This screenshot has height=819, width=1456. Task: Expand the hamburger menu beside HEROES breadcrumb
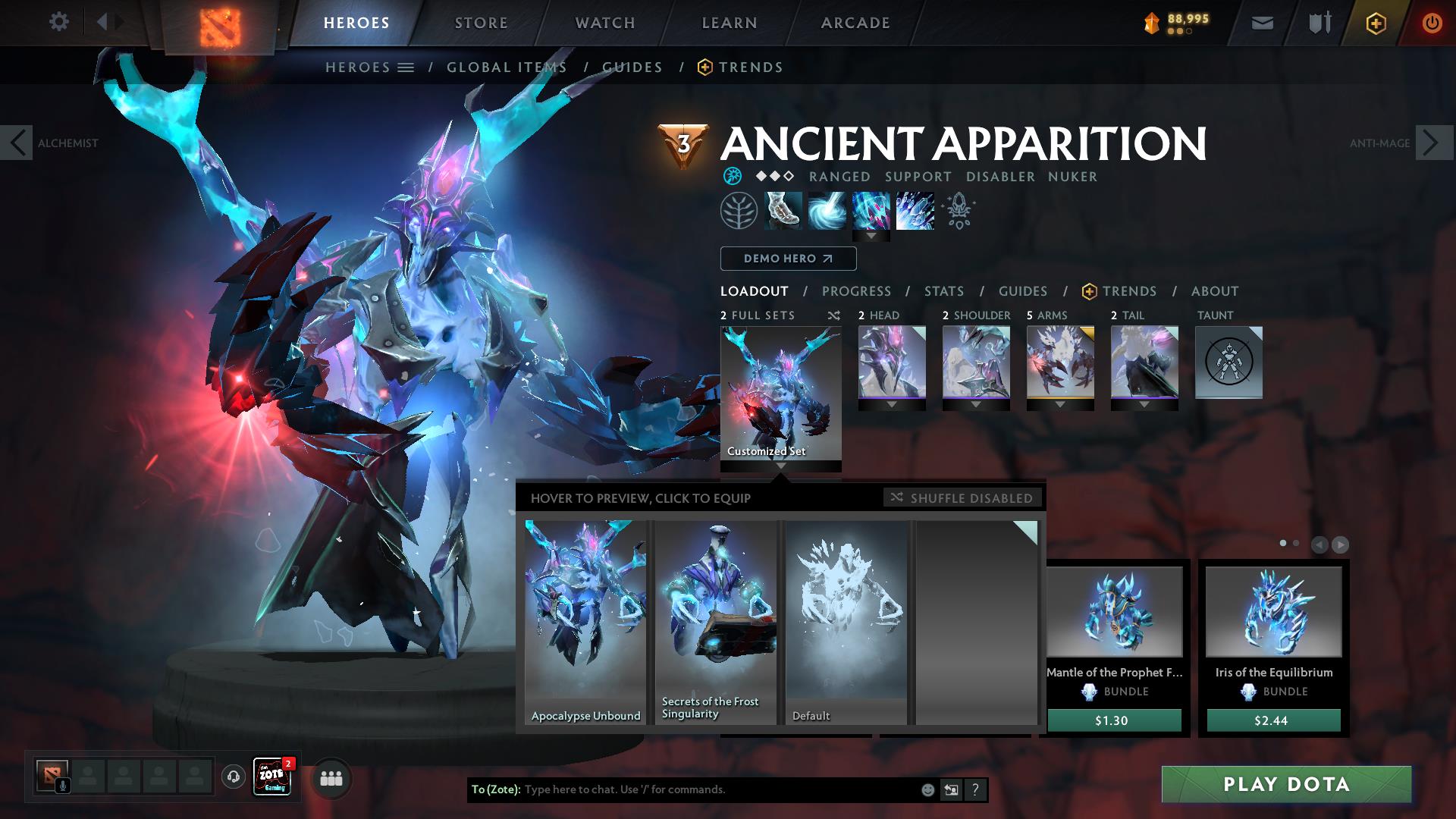[x=405, y=67]
